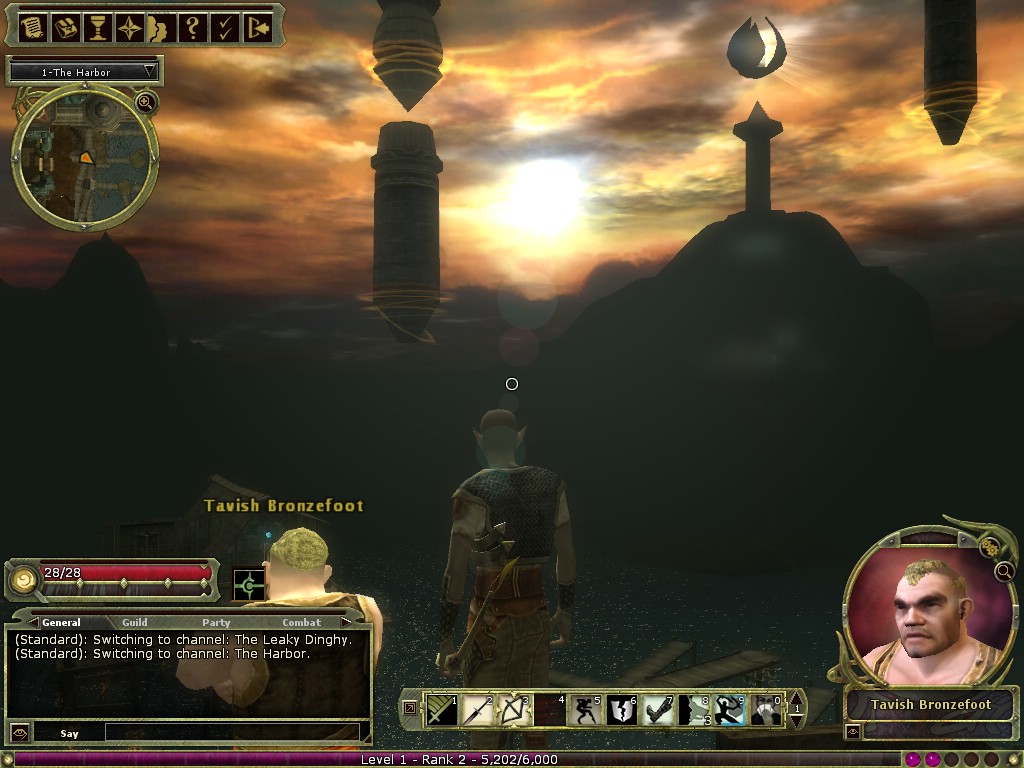Open the double checkmark toolbar icon
Viewport: 1024px width, 768px height.
point(225,28)
